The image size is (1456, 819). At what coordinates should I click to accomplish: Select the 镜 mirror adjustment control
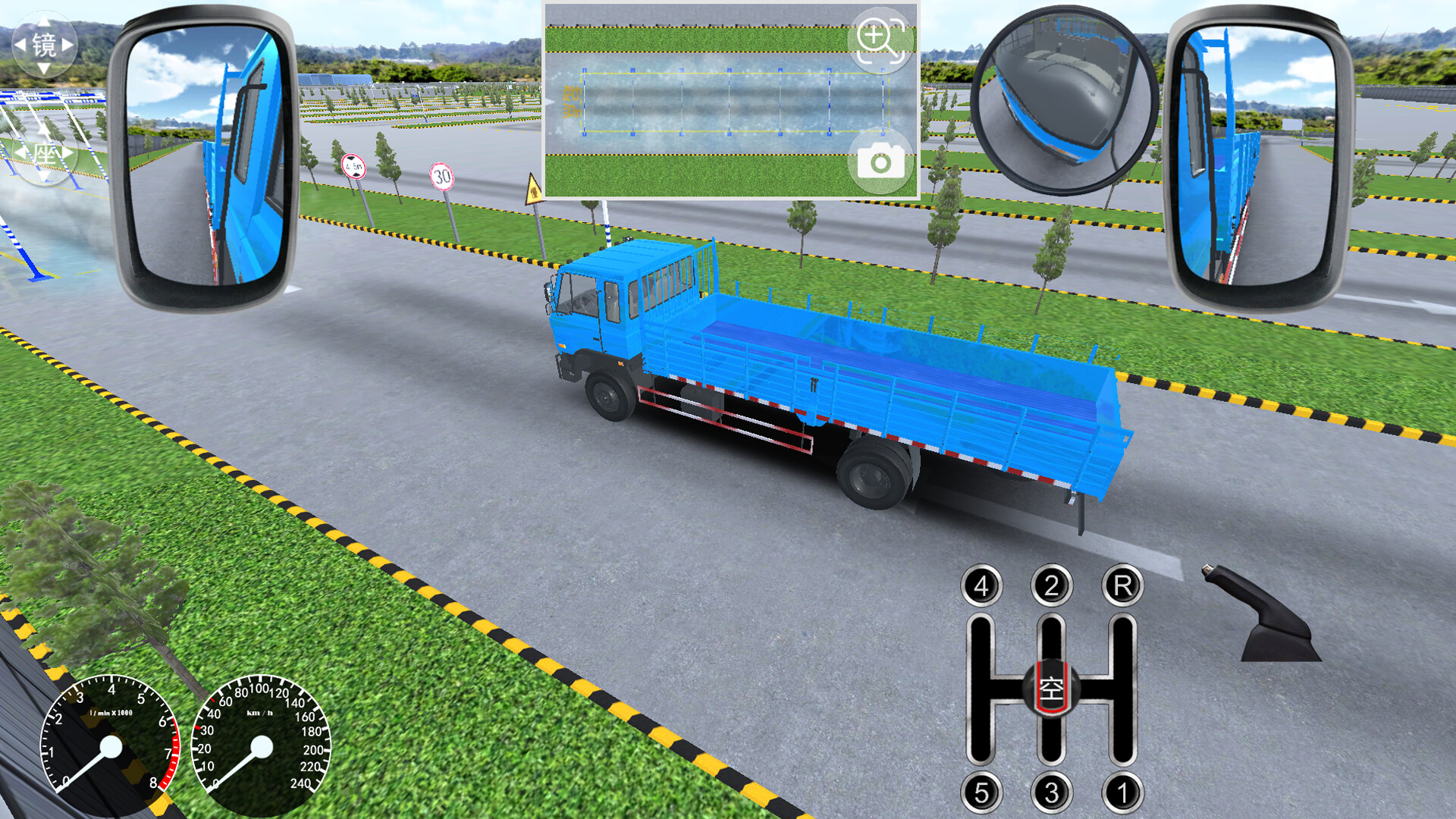[x=45, y=44]
